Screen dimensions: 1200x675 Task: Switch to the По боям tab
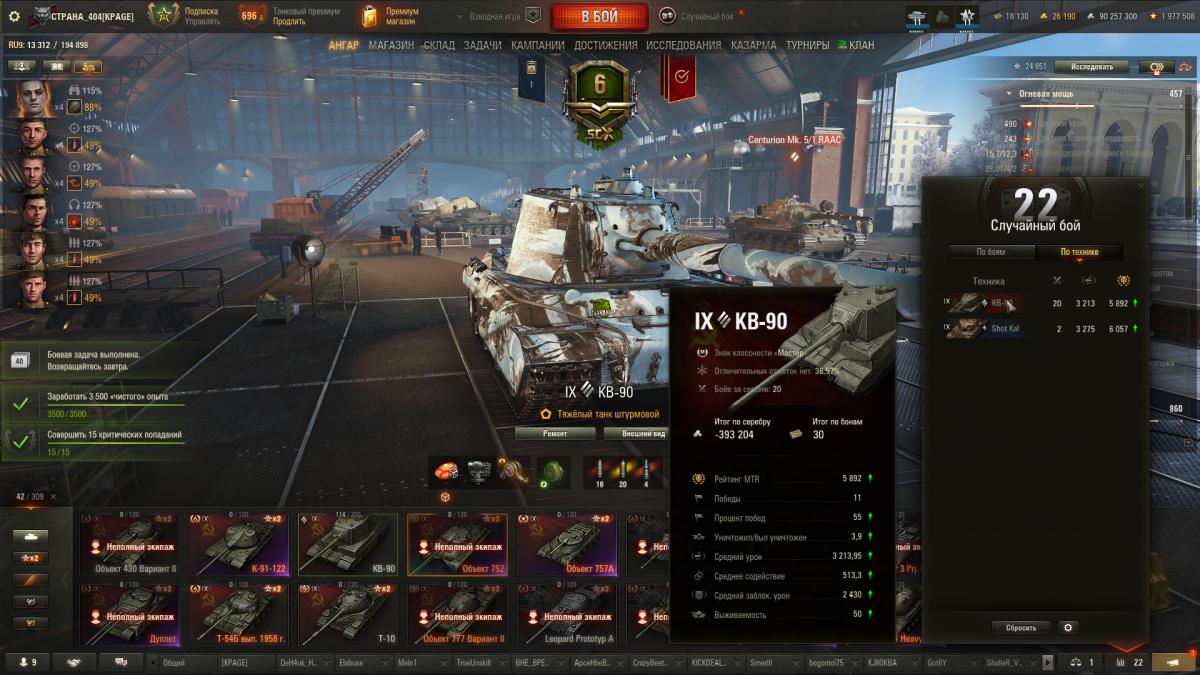tap(991, 252)
